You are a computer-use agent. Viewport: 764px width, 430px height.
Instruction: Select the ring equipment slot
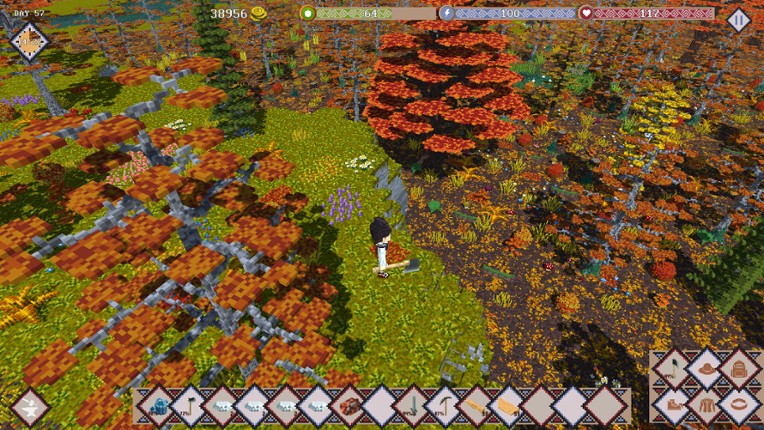[x=739, y=406]
